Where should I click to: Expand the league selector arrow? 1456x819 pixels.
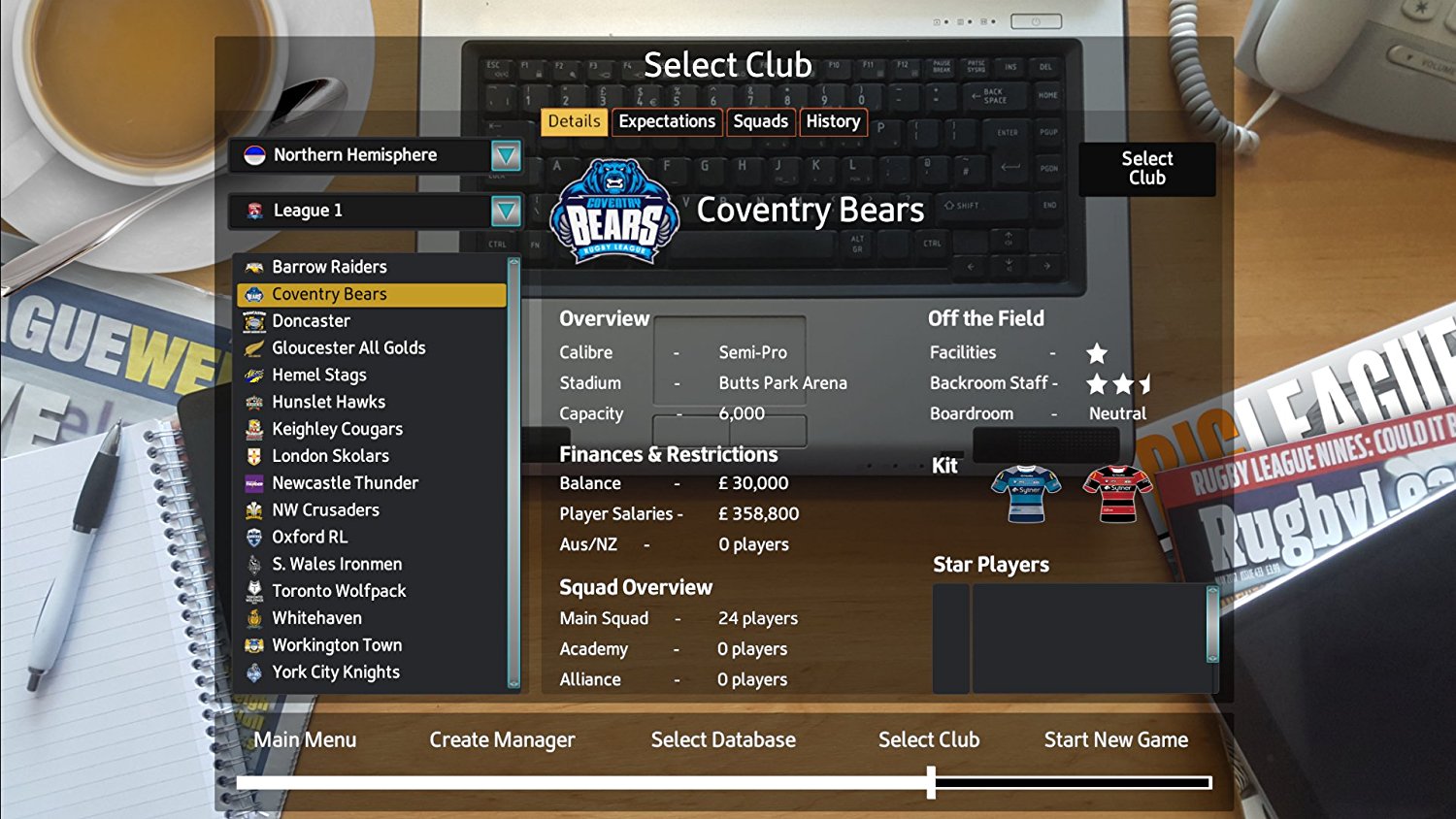(506, 211)
